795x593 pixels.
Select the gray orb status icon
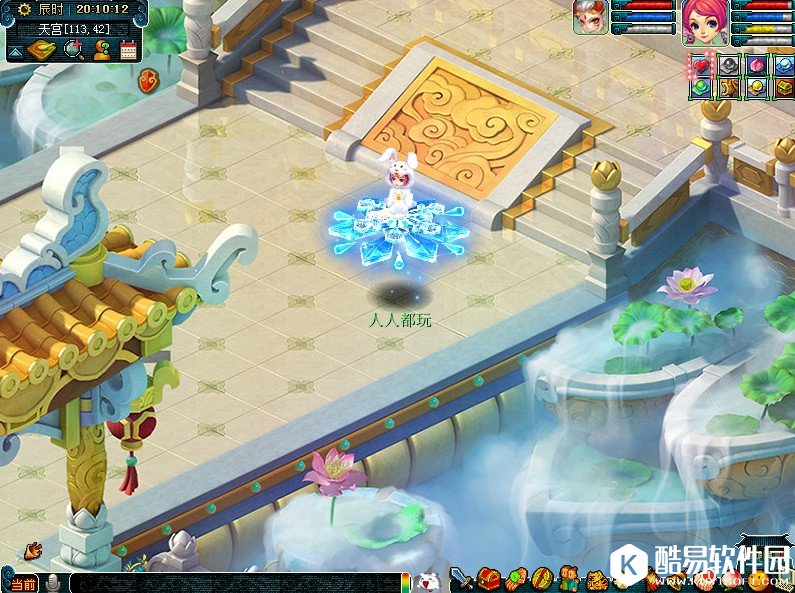(729, 66)
